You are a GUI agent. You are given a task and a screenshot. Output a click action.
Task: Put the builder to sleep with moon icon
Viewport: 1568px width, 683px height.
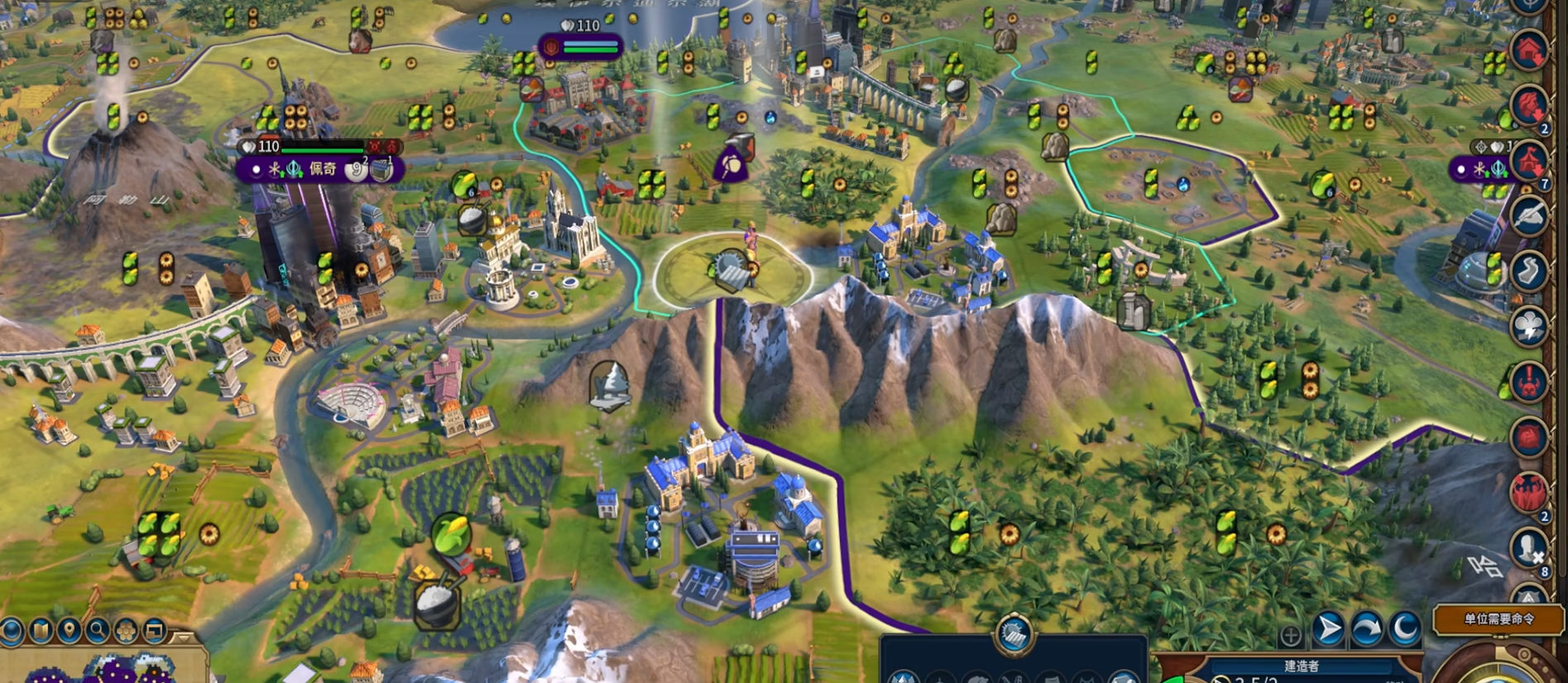tap(1404, 630)
